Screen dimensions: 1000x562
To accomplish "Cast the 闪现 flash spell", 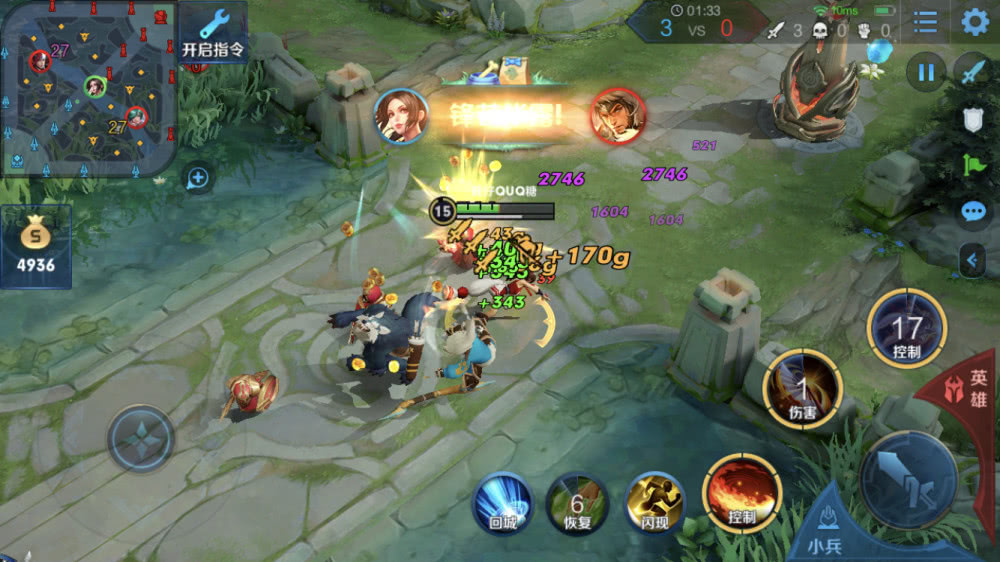I will 654,501.
